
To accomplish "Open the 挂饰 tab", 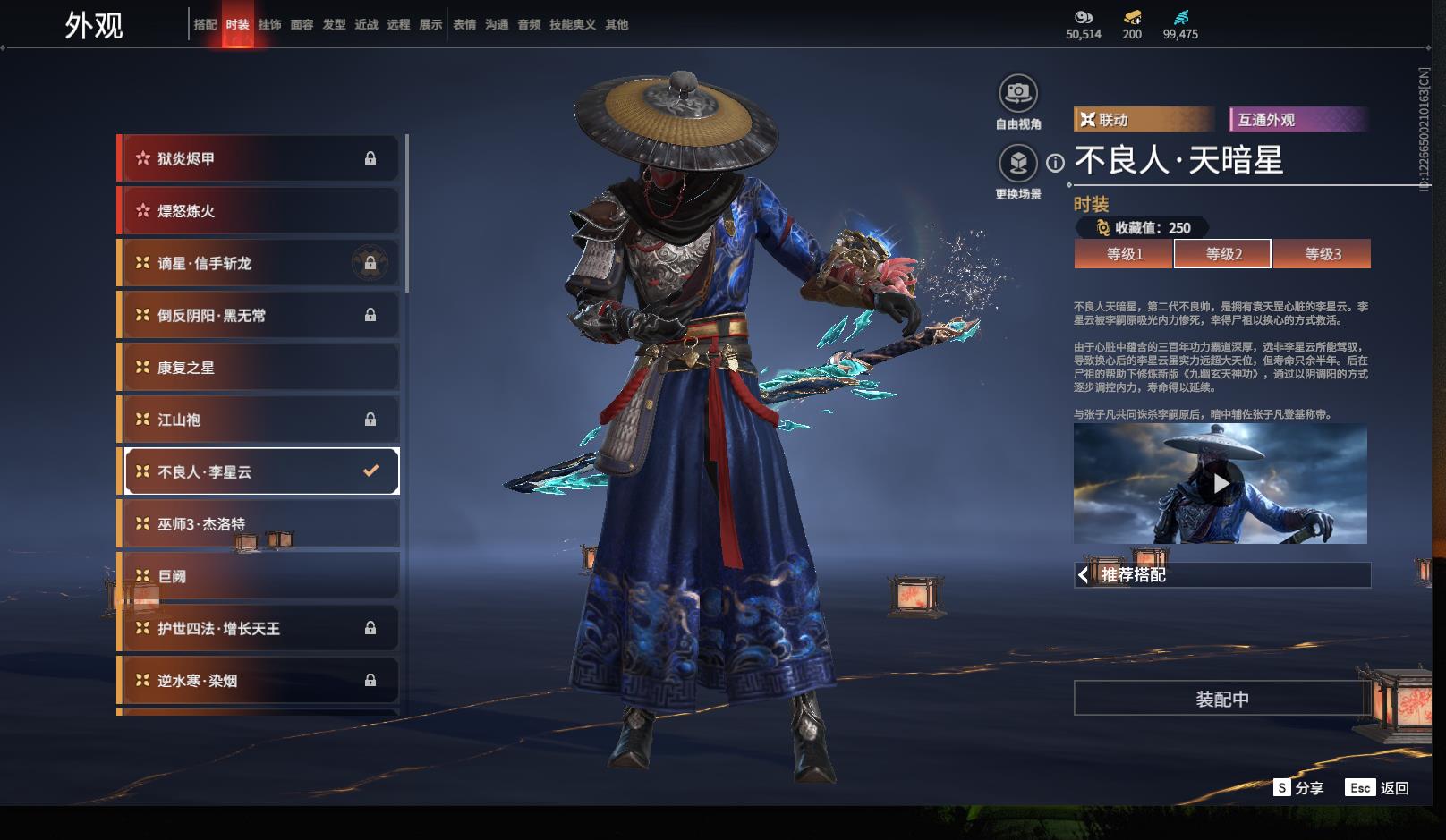I will point(269,25).
